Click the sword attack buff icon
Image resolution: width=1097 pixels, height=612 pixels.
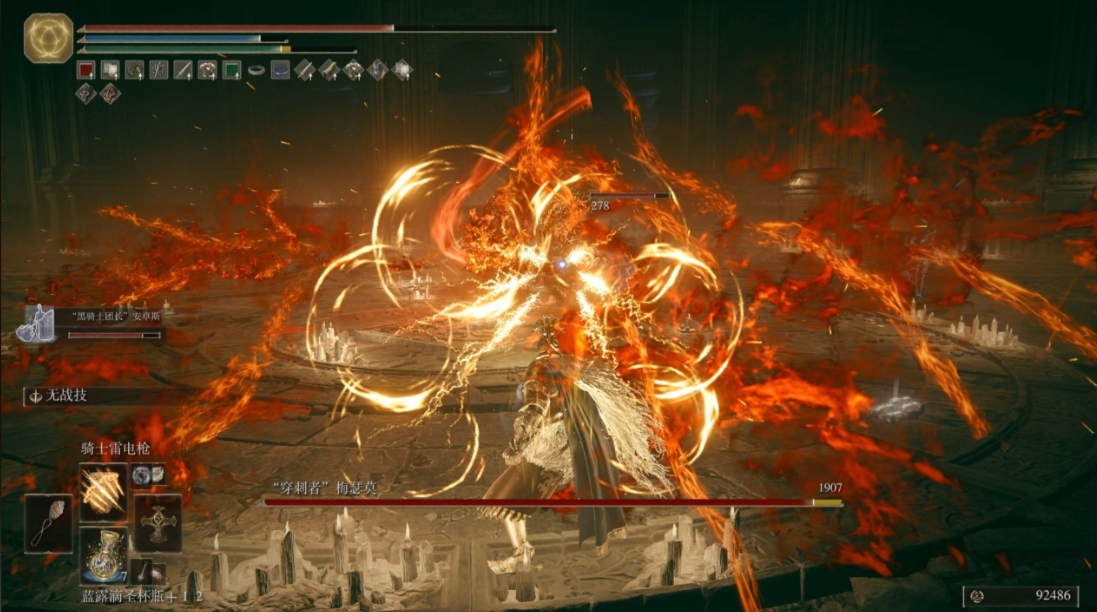pyautogui.click(x=183, y=70)
